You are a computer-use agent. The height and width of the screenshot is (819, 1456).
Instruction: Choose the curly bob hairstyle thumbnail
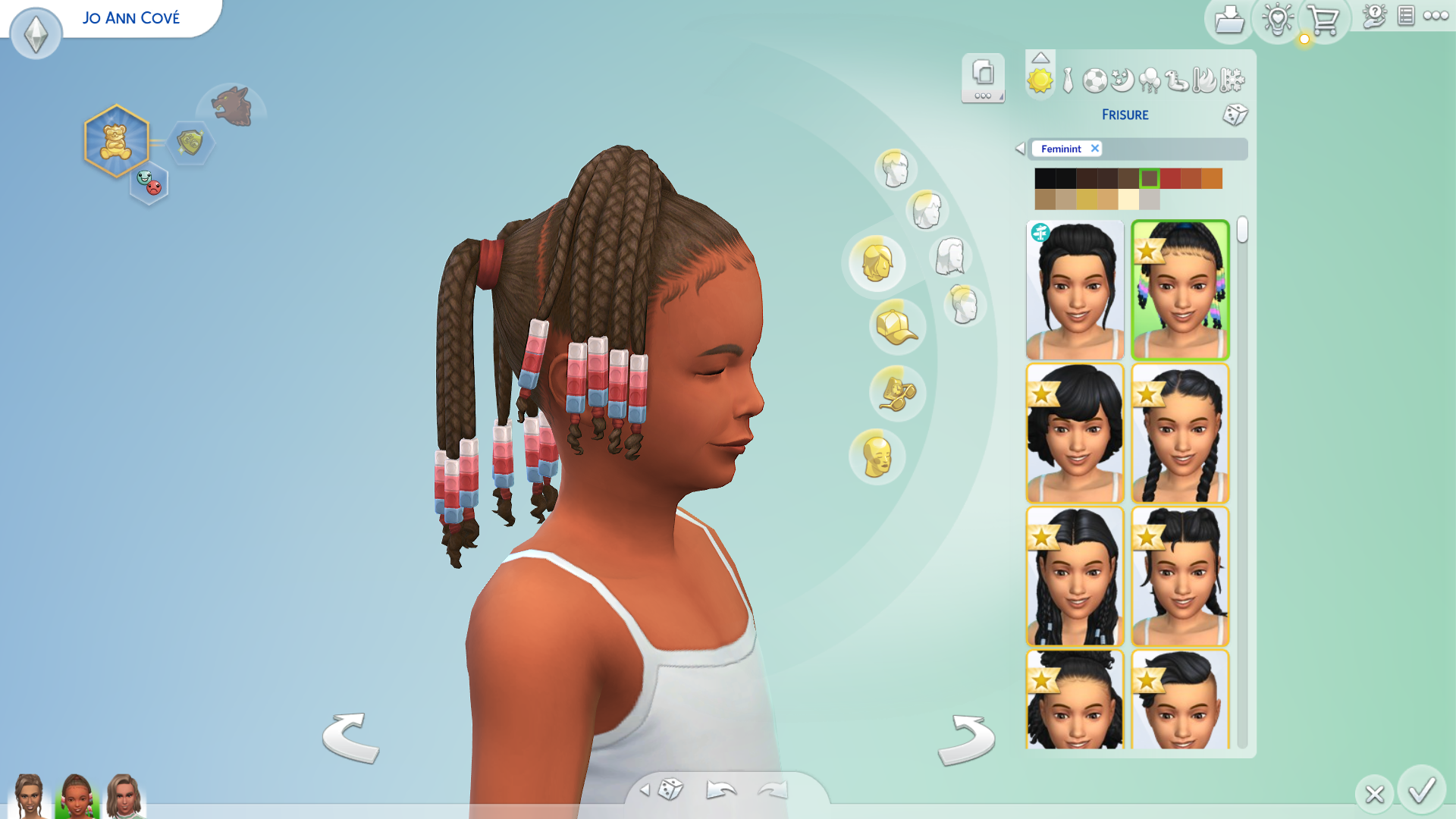1075,434
